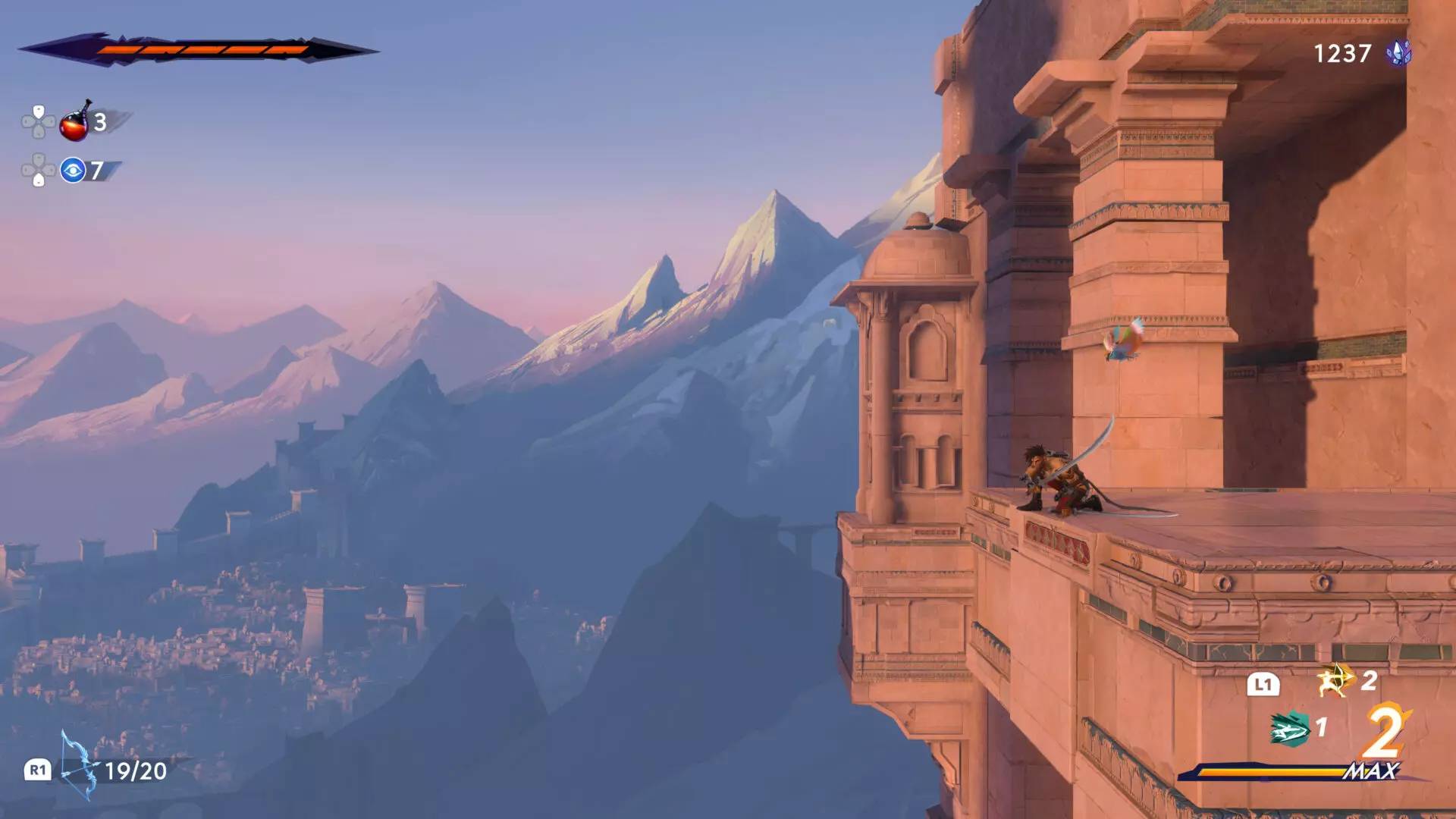Click the time crystal currency icon

click(x=1398, y=53)
